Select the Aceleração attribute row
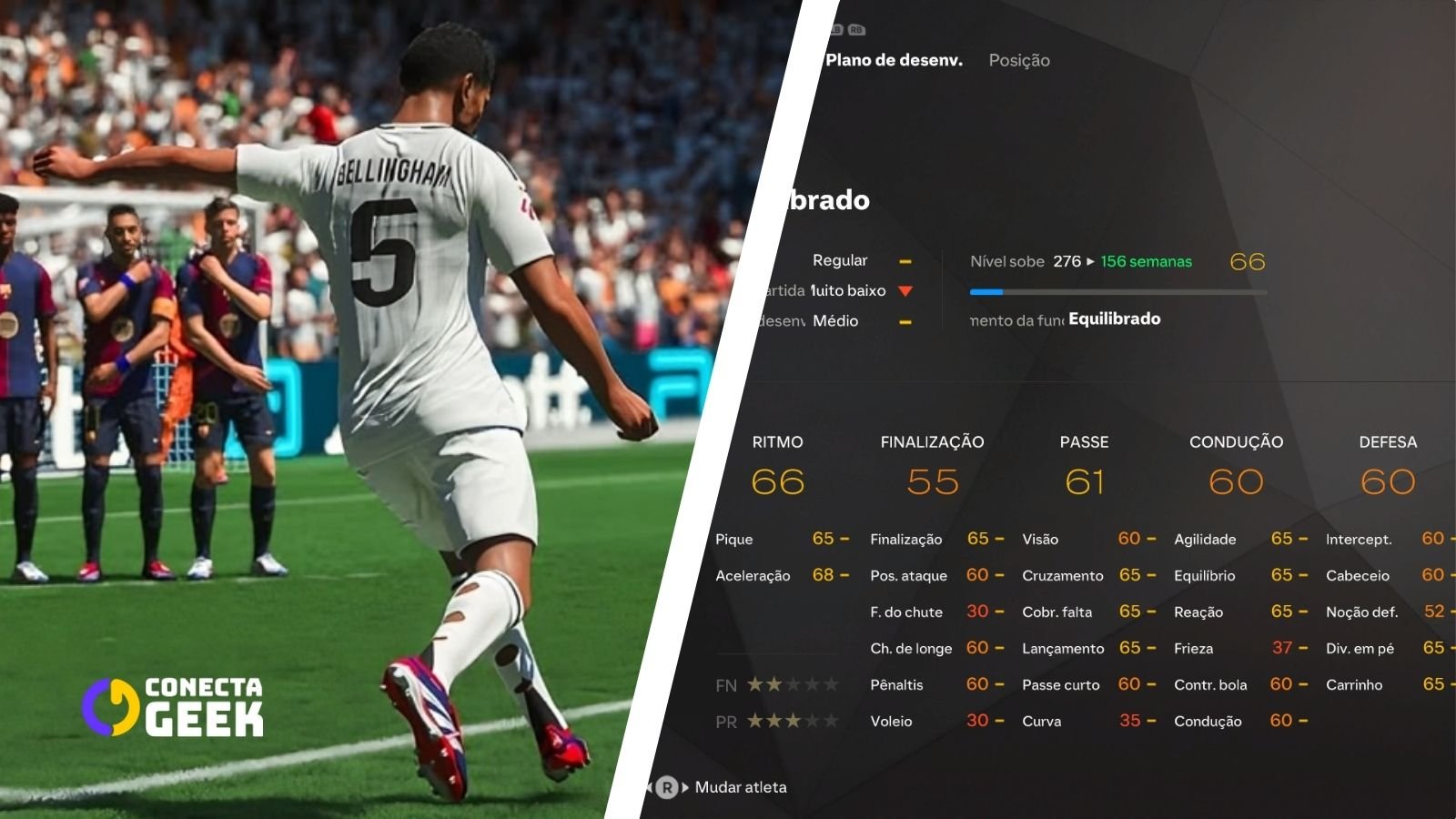1456x819 pixels. click(781, 575)
